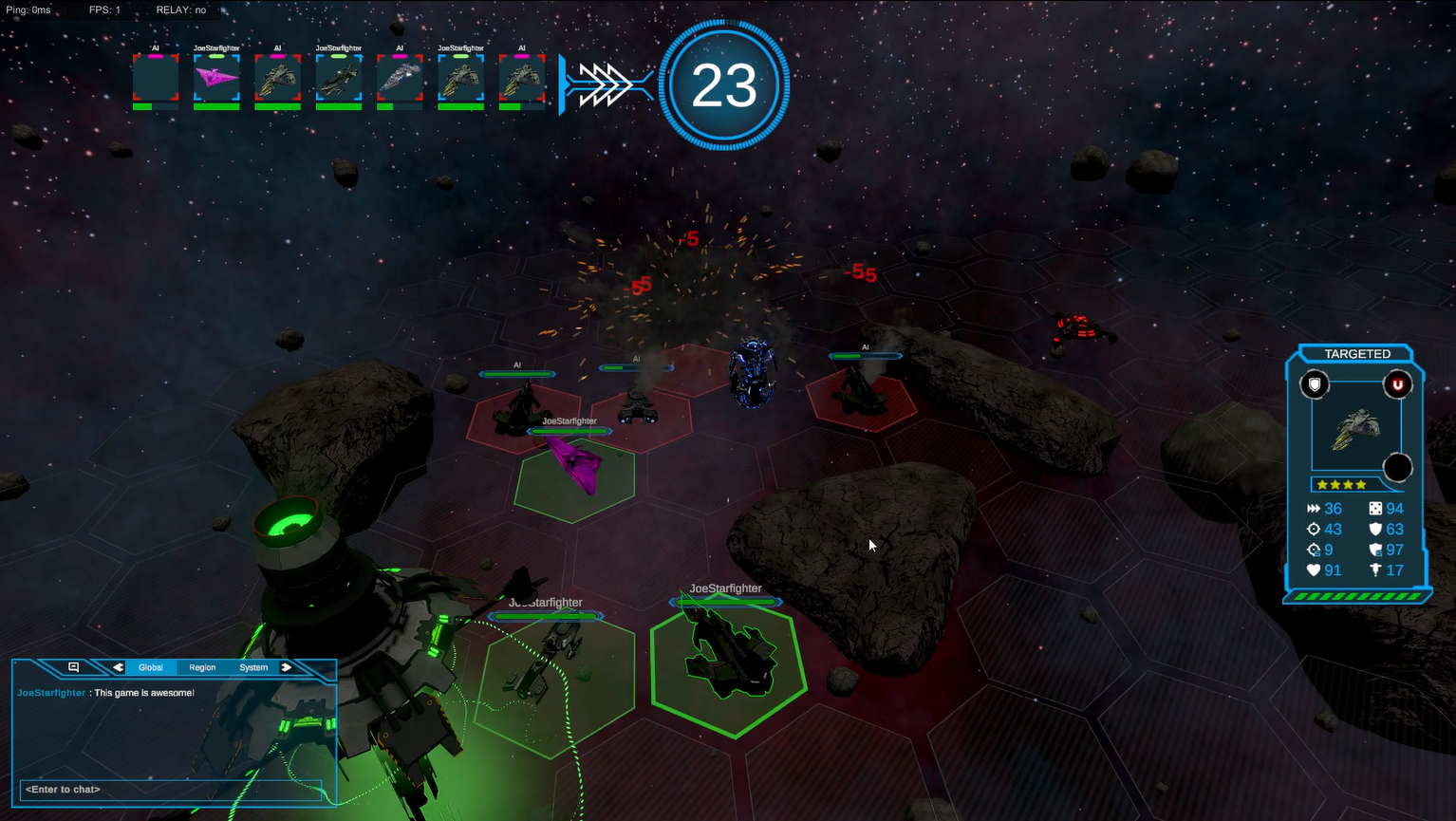This screenshot has width=1456, height=821.
Task: Click the targeted ship portrait image
Action: pos(1355,430)
